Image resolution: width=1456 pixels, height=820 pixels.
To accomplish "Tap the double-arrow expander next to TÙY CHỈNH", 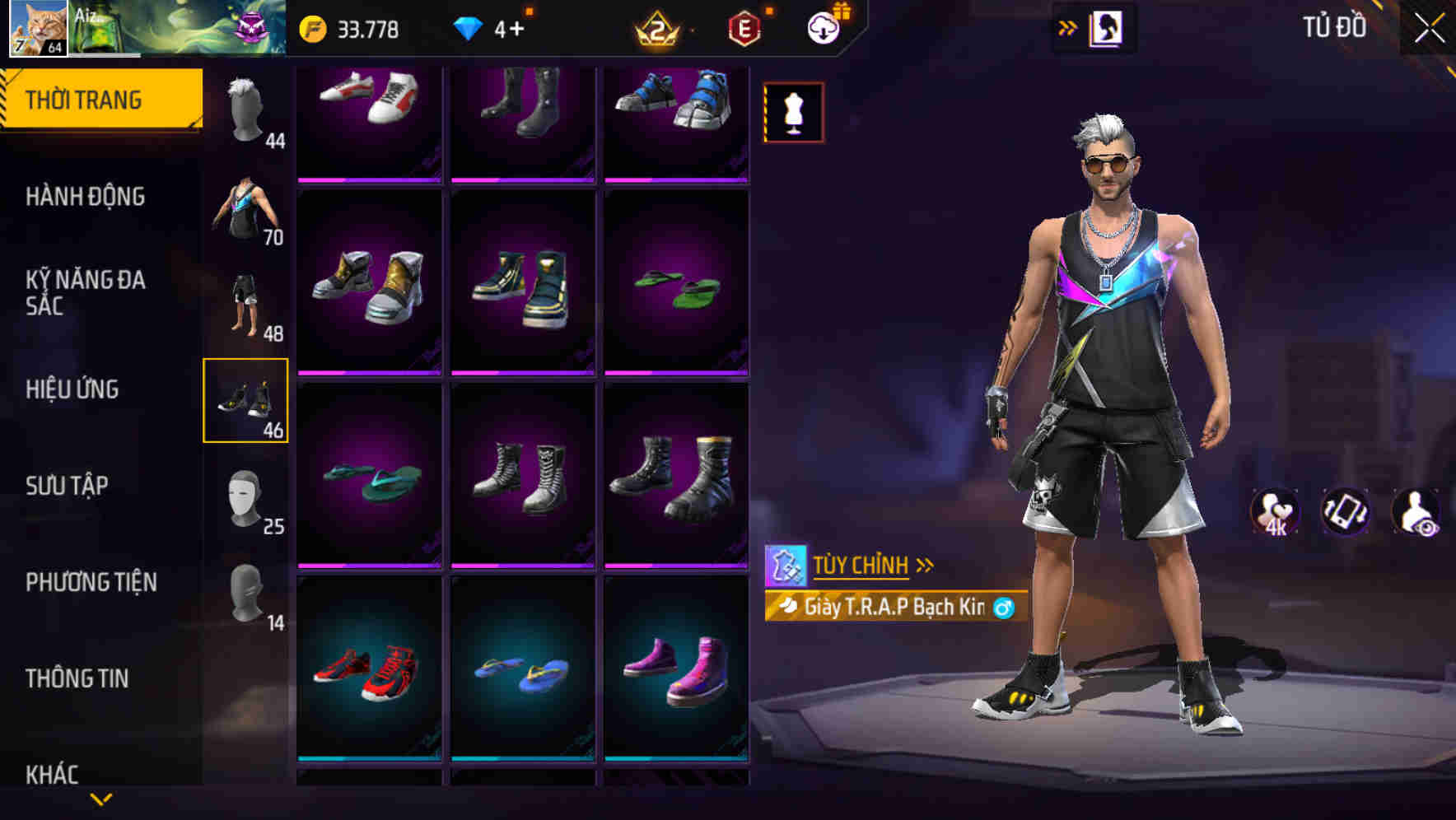I will [926, 563].
